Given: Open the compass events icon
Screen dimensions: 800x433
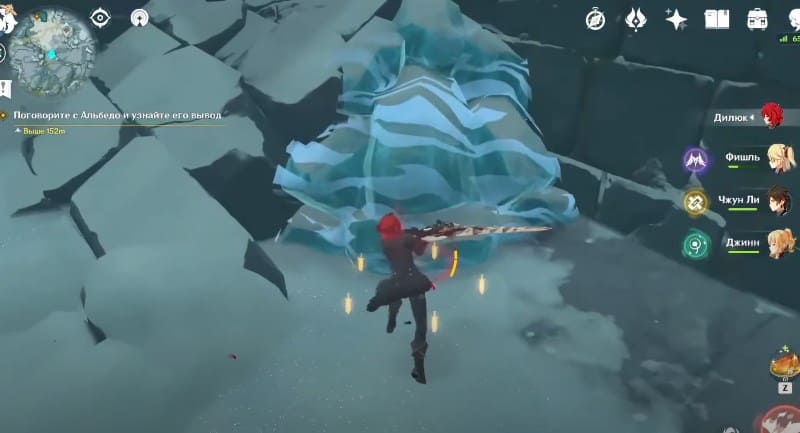Looking at the screenshot, I should (x=595, y=18).
